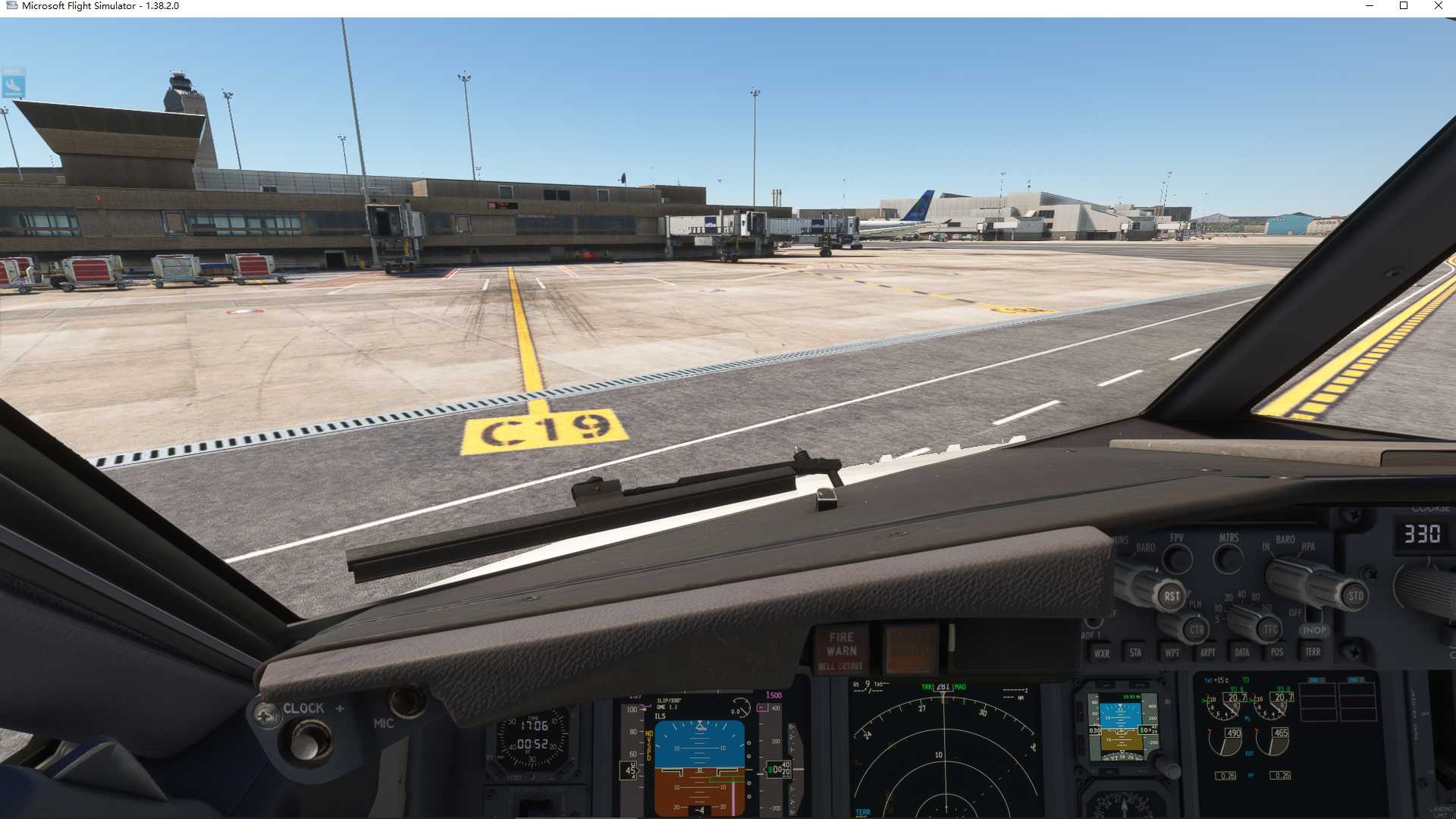The height and width of the screenshot is (819, 1456).
Task: Select the DATA display button
Action: pyautogui.click(x=1242, y=651)
